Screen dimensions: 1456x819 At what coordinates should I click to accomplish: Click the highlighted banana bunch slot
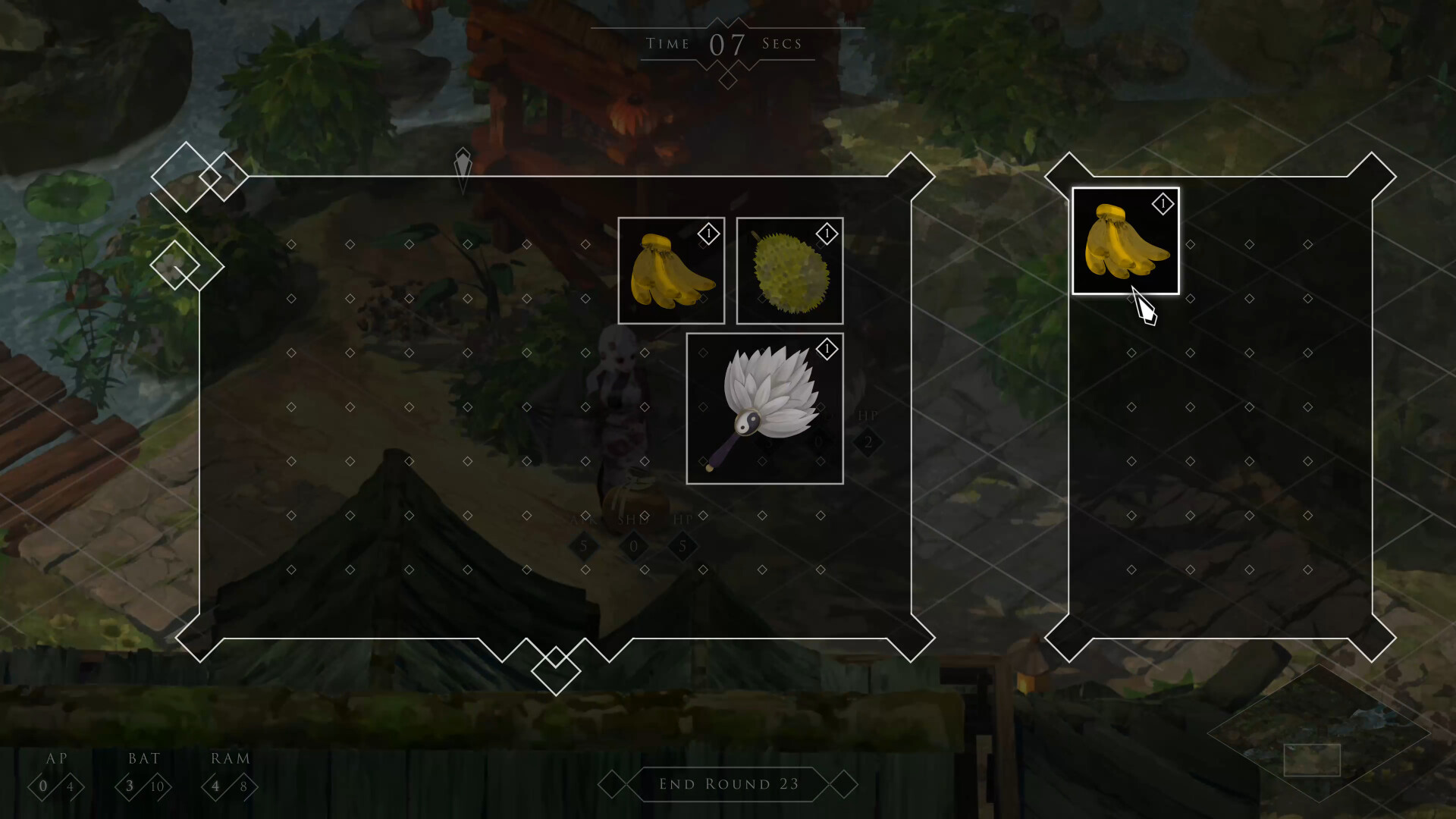point(1125,241)
